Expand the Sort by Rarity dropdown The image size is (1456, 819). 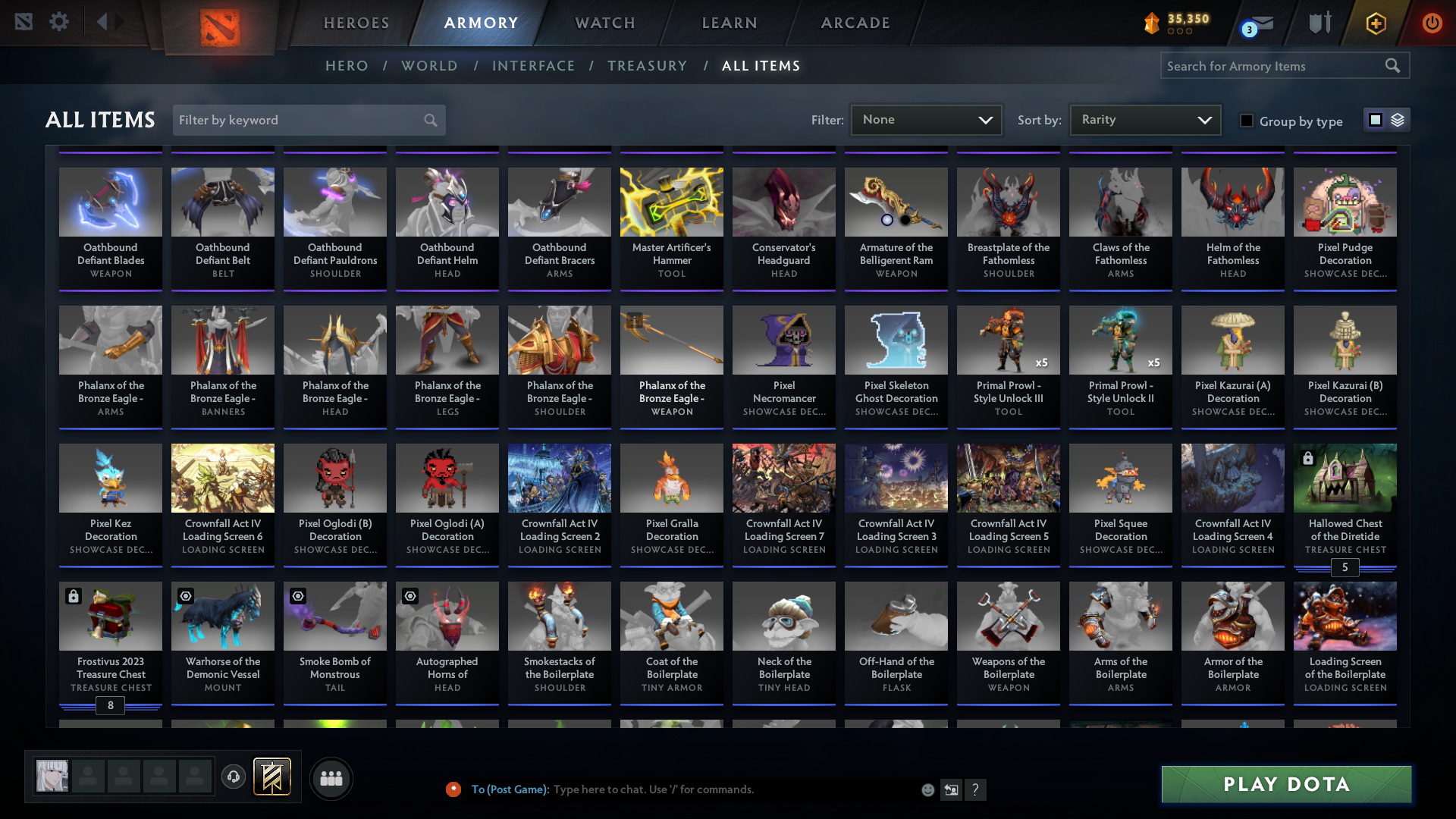tap(1144, 119)
